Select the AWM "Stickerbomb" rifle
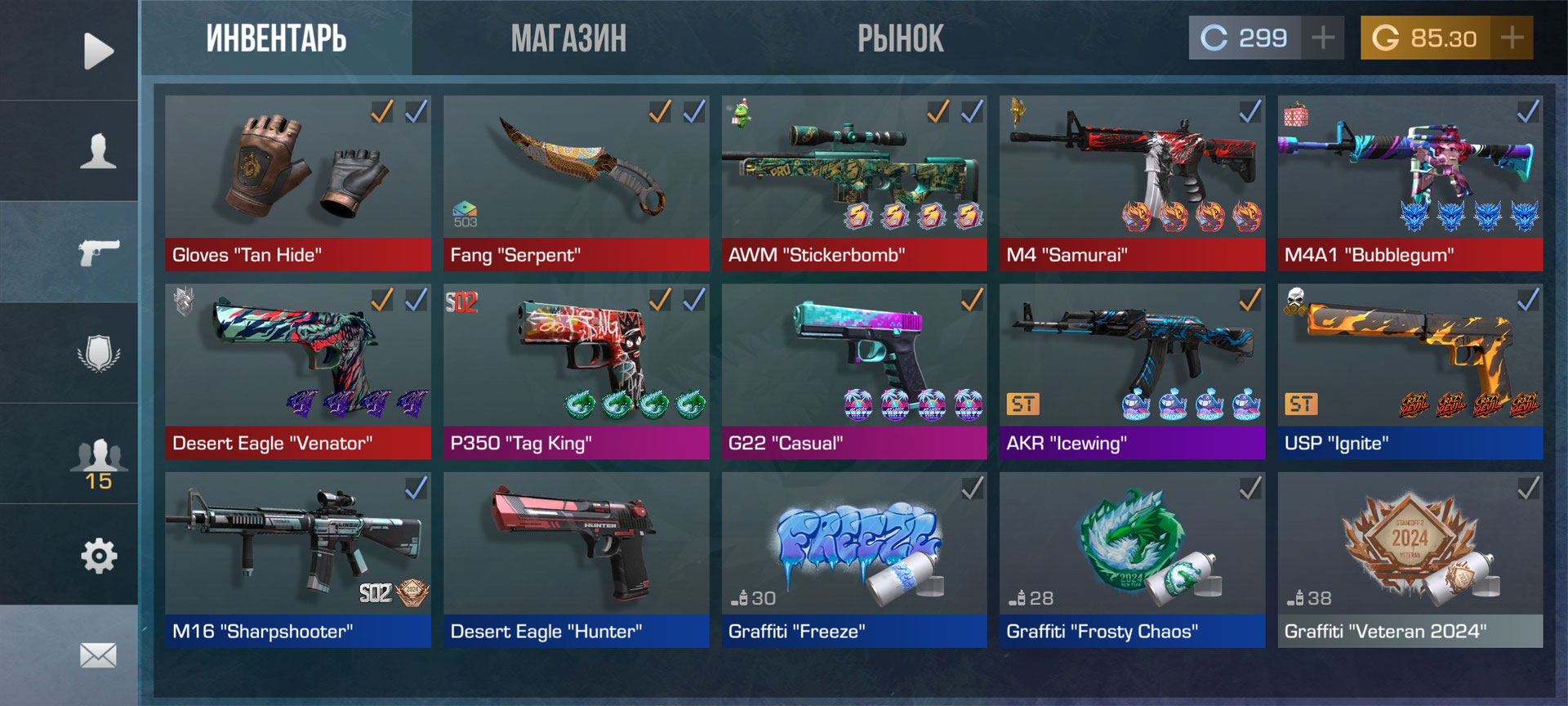Viewport: 1568px width, 706px height. [x=854, y=183]
